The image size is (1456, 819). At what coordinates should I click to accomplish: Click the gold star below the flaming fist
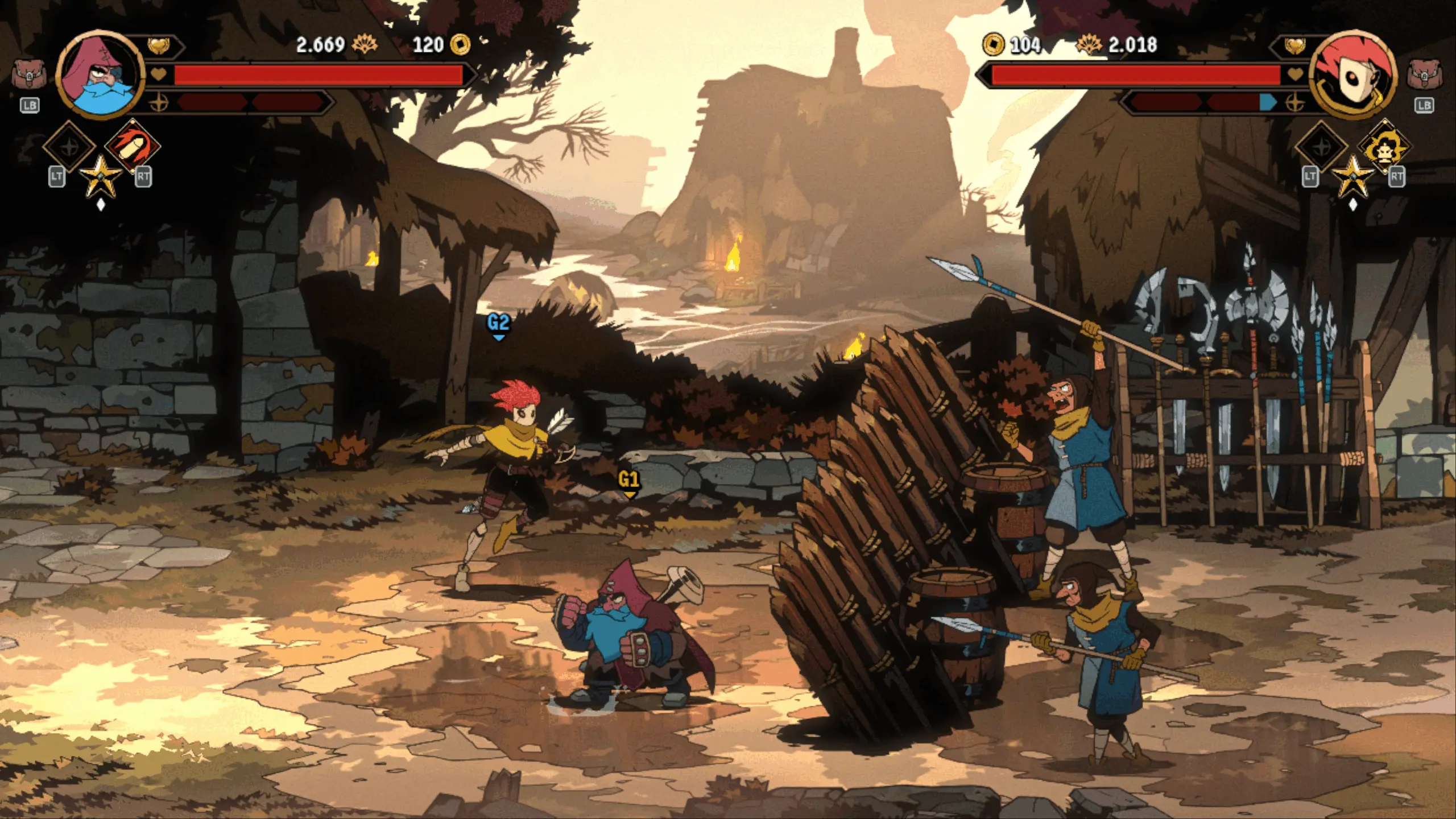(101, 175)
